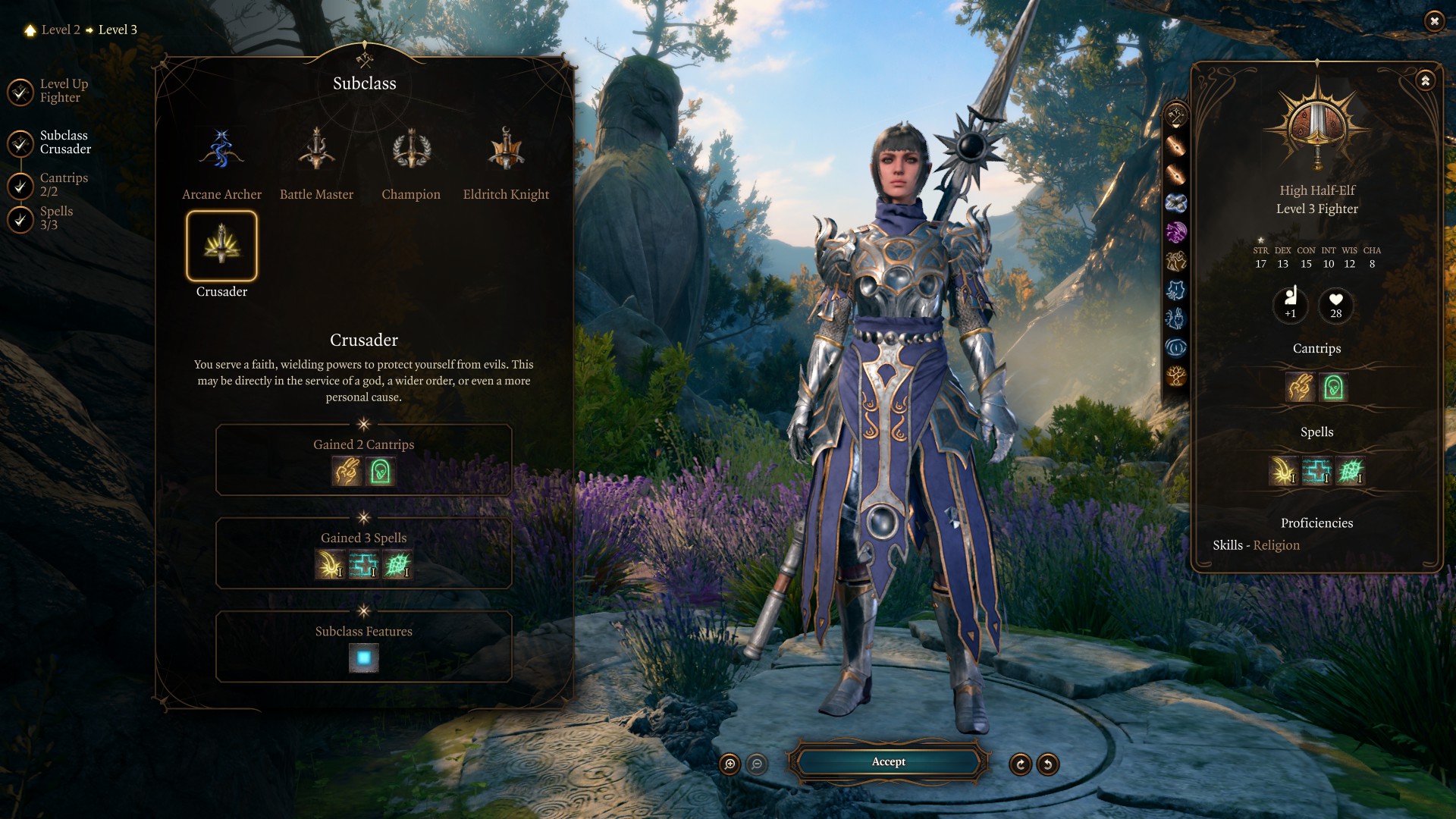Inspect the teal cross spell in Gained Spells
Screen dimensions: 1456x819
coord(363,565)
